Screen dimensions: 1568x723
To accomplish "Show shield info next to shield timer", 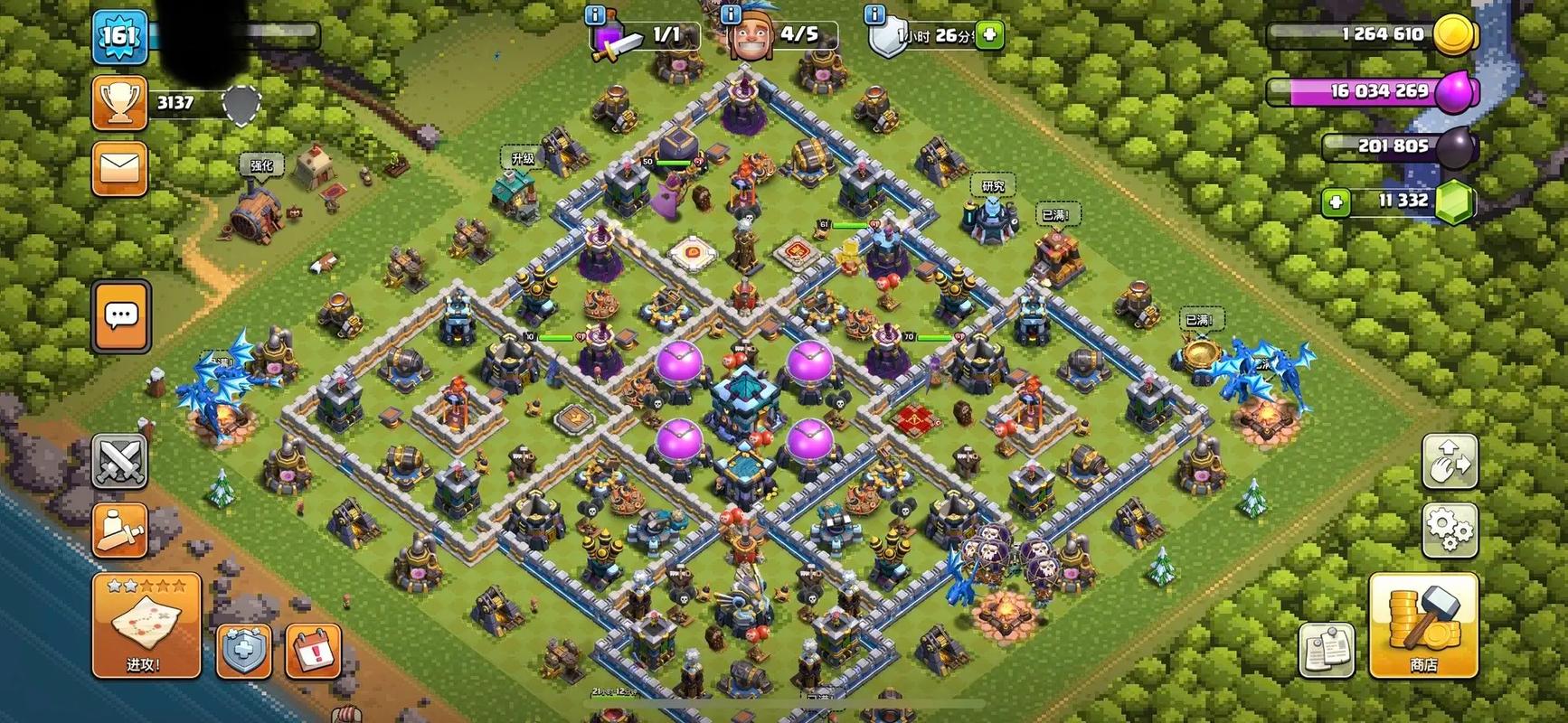I will (x=874, y=15).
